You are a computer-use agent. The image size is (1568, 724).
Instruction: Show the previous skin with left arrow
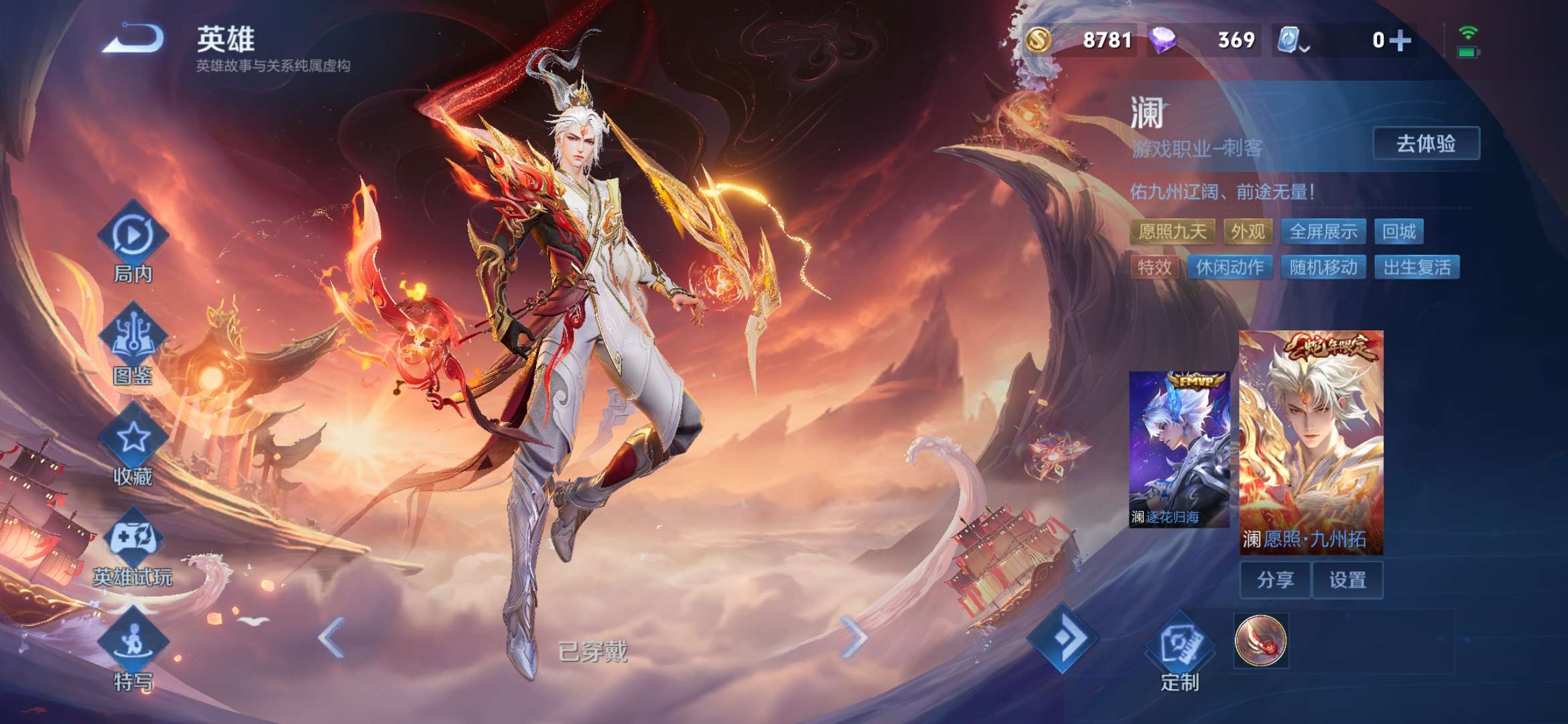tap(332, 637)
